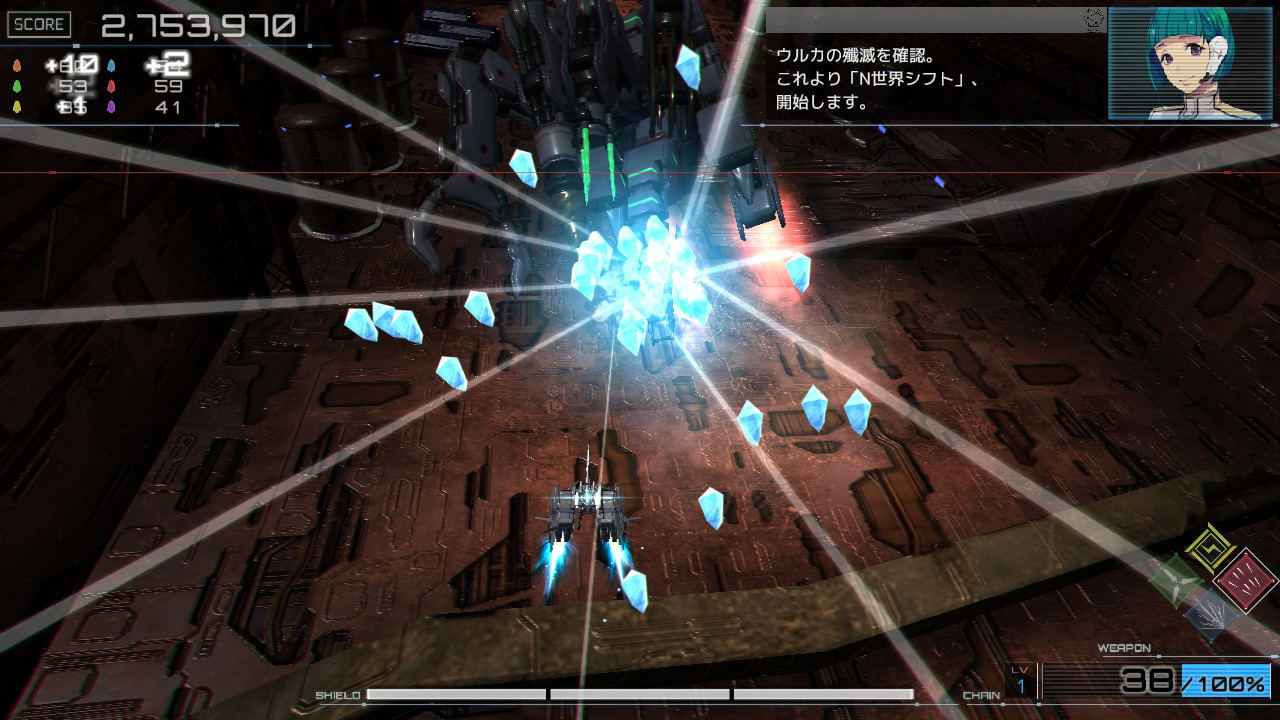Screen dimensions: 1280x720
Task: Click the yellow gem counter icon
Action: point(16,107)
